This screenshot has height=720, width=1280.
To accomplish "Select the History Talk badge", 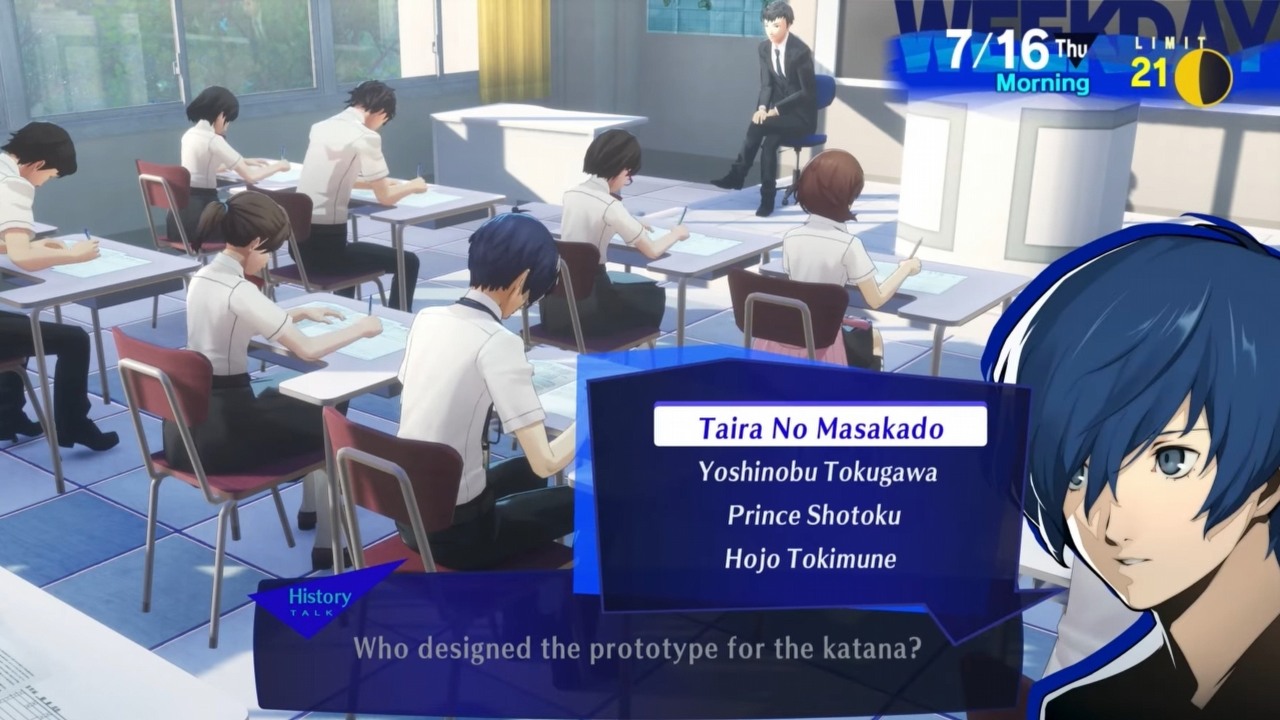I will click(320, 600).
